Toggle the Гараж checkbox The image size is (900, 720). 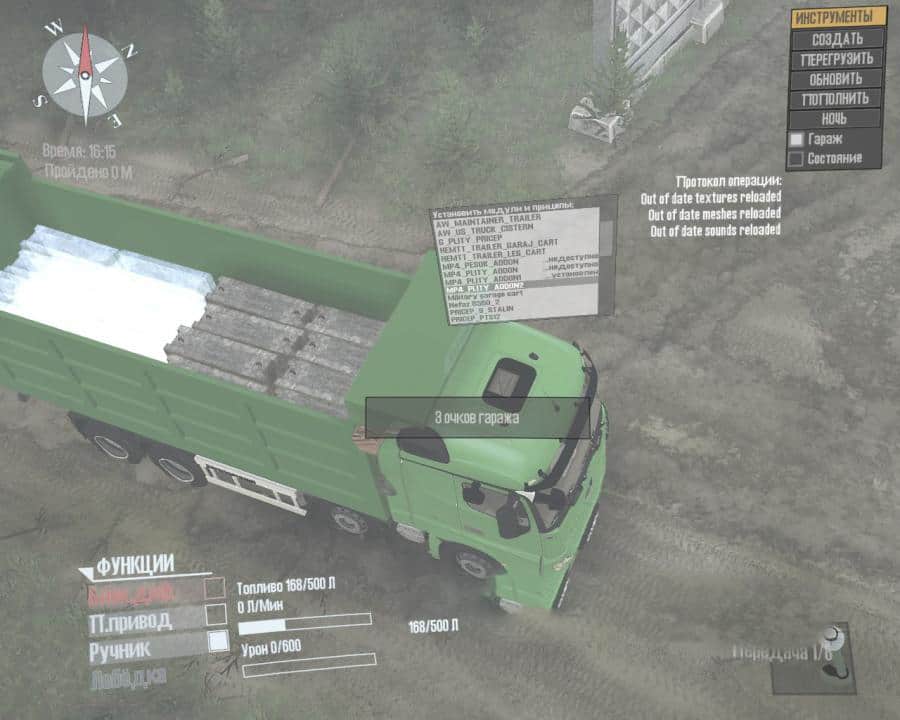pos(797,139)
